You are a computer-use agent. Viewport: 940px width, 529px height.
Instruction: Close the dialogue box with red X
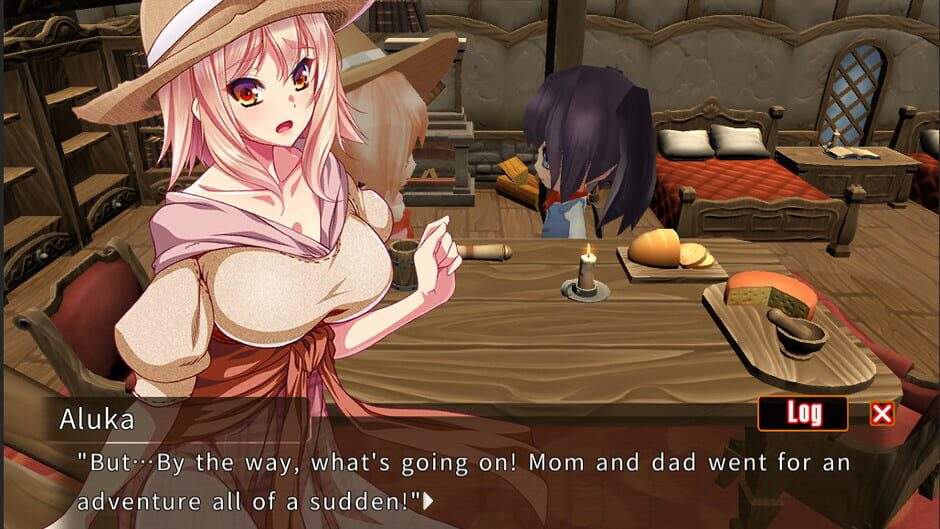tap(882, 414)
